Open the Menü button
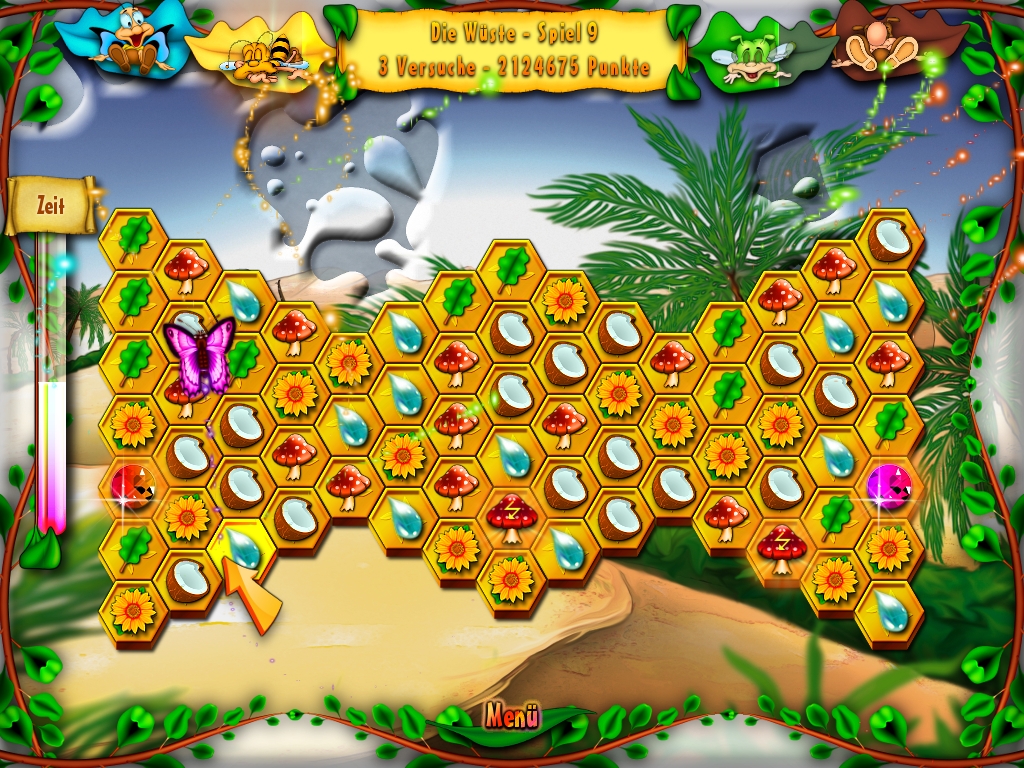 coord(512,716)
